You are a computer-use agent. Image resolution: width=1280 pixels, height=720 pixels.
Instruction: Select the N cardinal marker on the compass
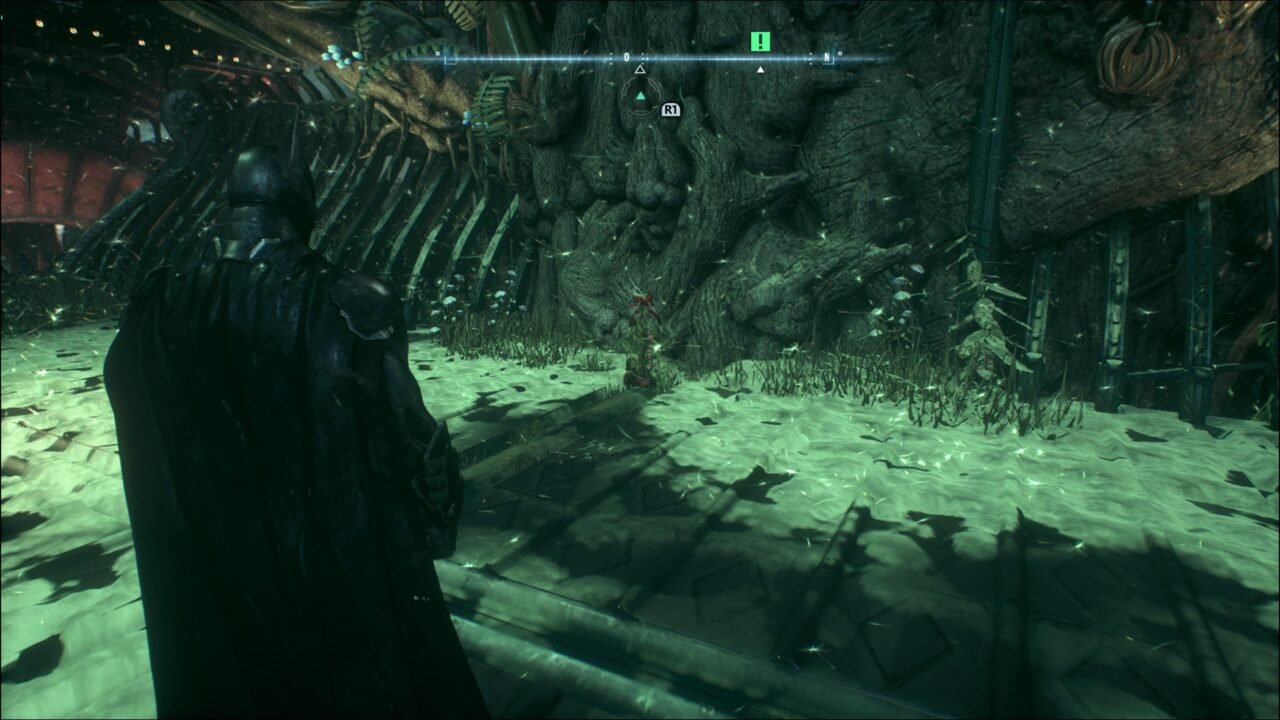click(827, 56)
